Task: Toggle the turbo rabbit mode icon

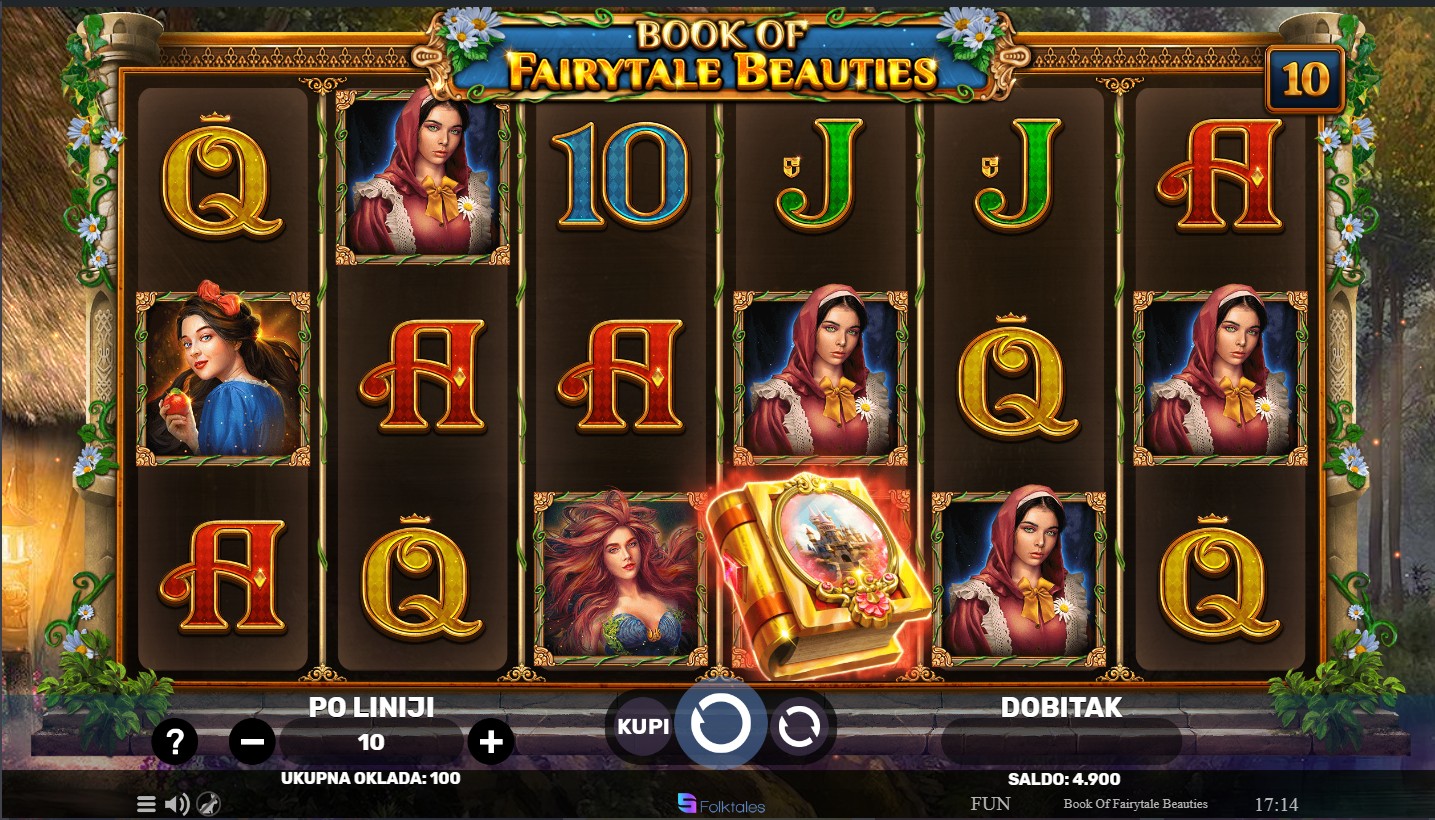Action: 208,804
